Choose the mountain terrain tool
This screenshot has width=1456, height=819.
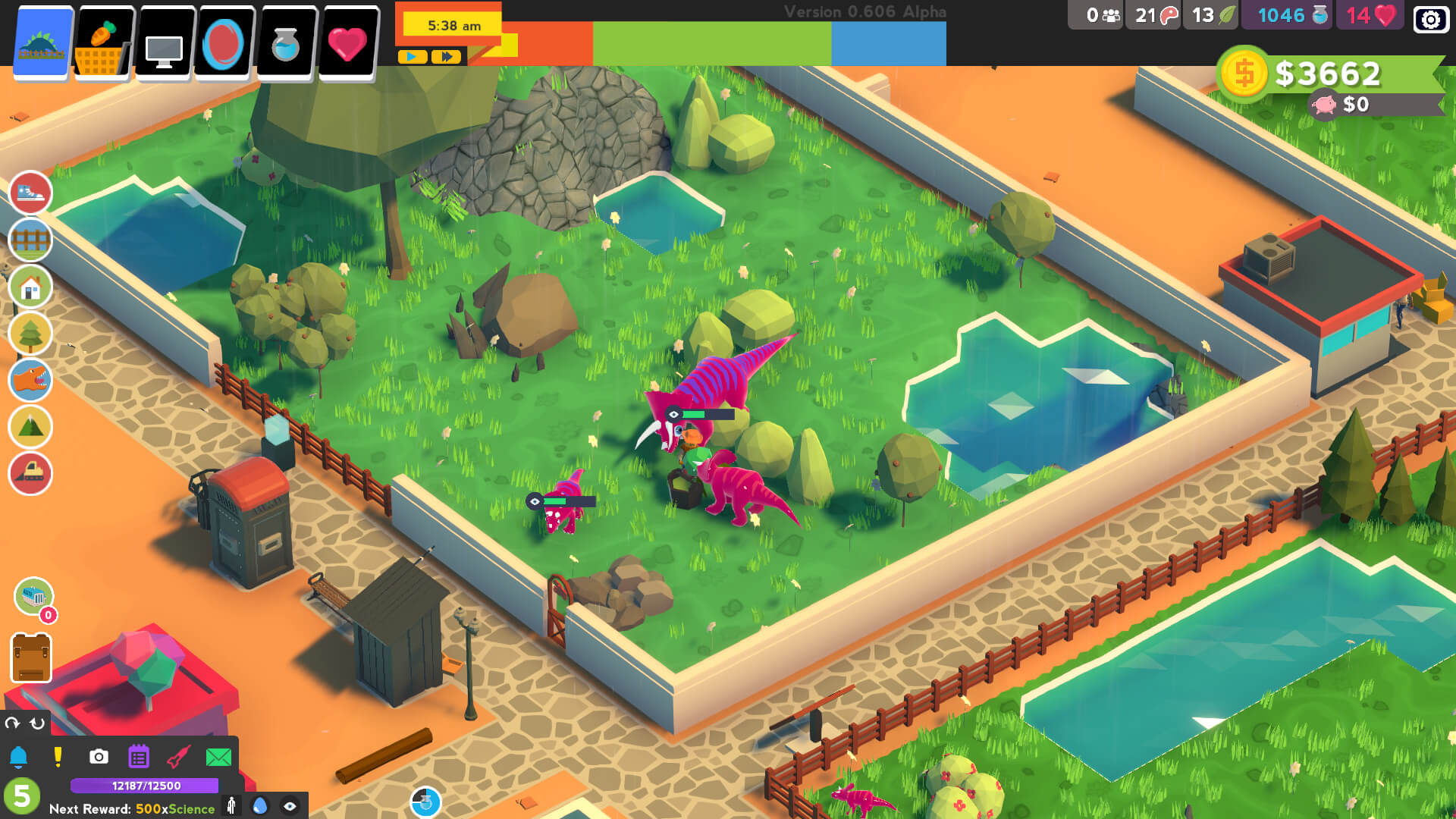30,427
